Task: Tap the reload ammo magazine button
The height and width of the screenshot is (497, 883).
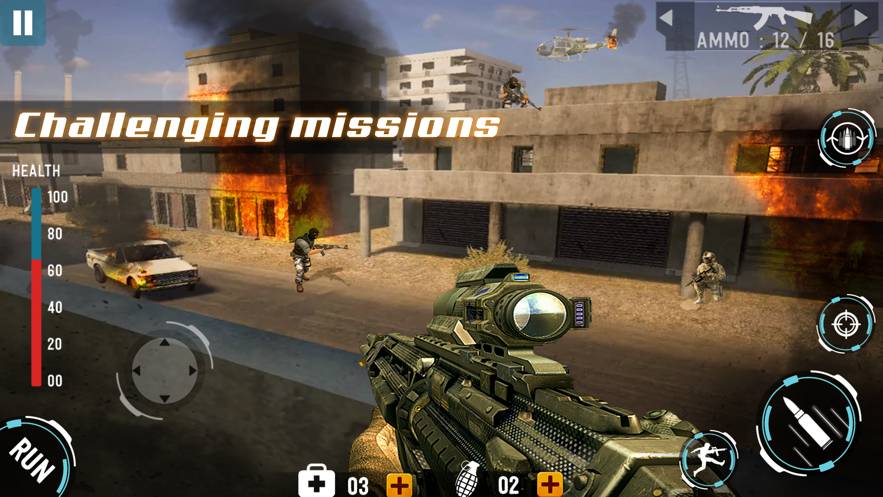Action: [846, 138]
